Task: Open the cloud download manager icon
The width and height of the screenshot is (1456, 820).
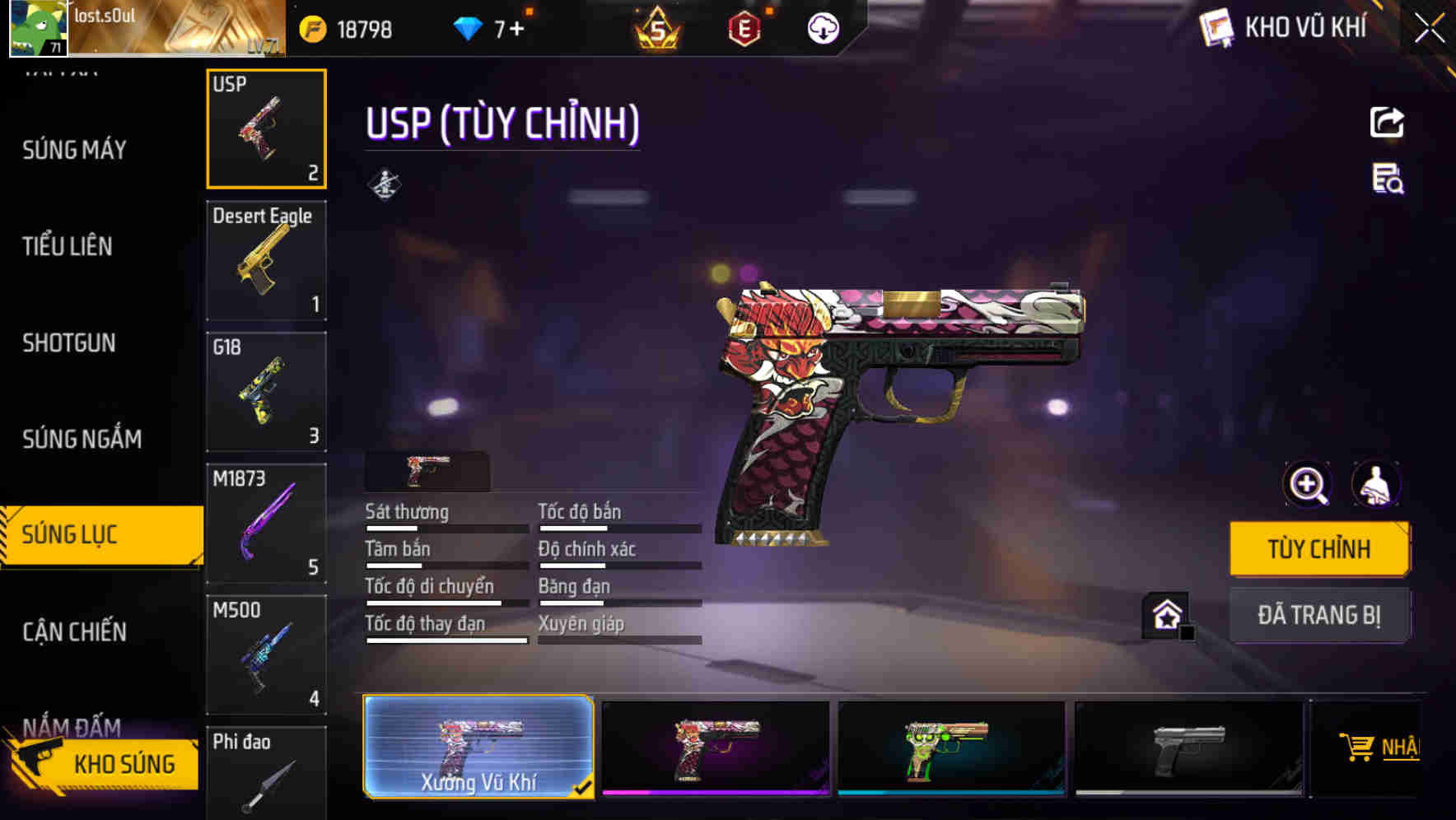Action: coord(821,26)
